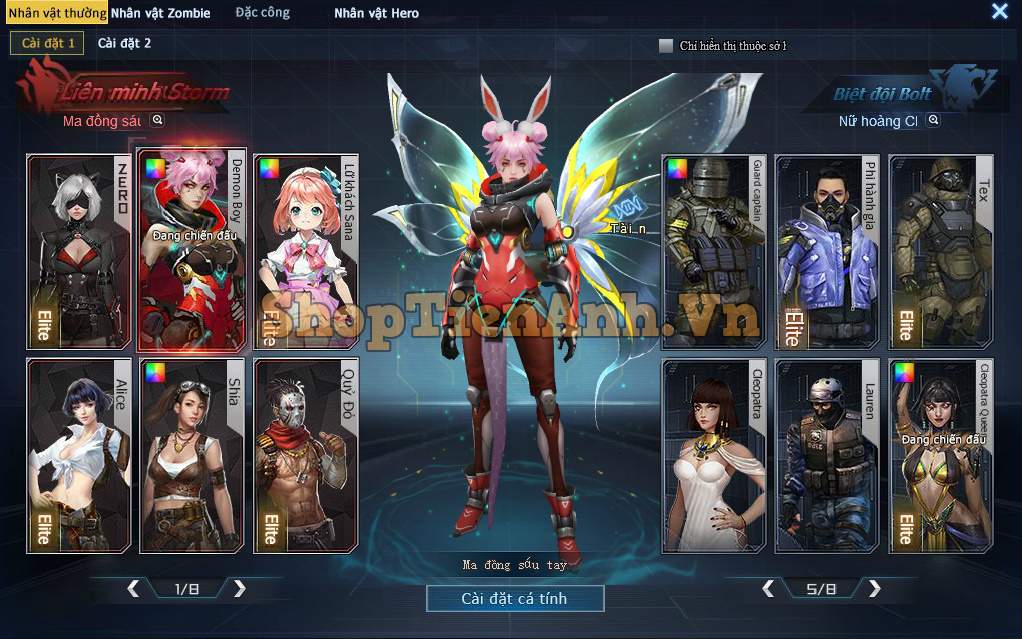
Task: Pick the Quỷ Đỏ masked character card
Action: click(305, 455)
